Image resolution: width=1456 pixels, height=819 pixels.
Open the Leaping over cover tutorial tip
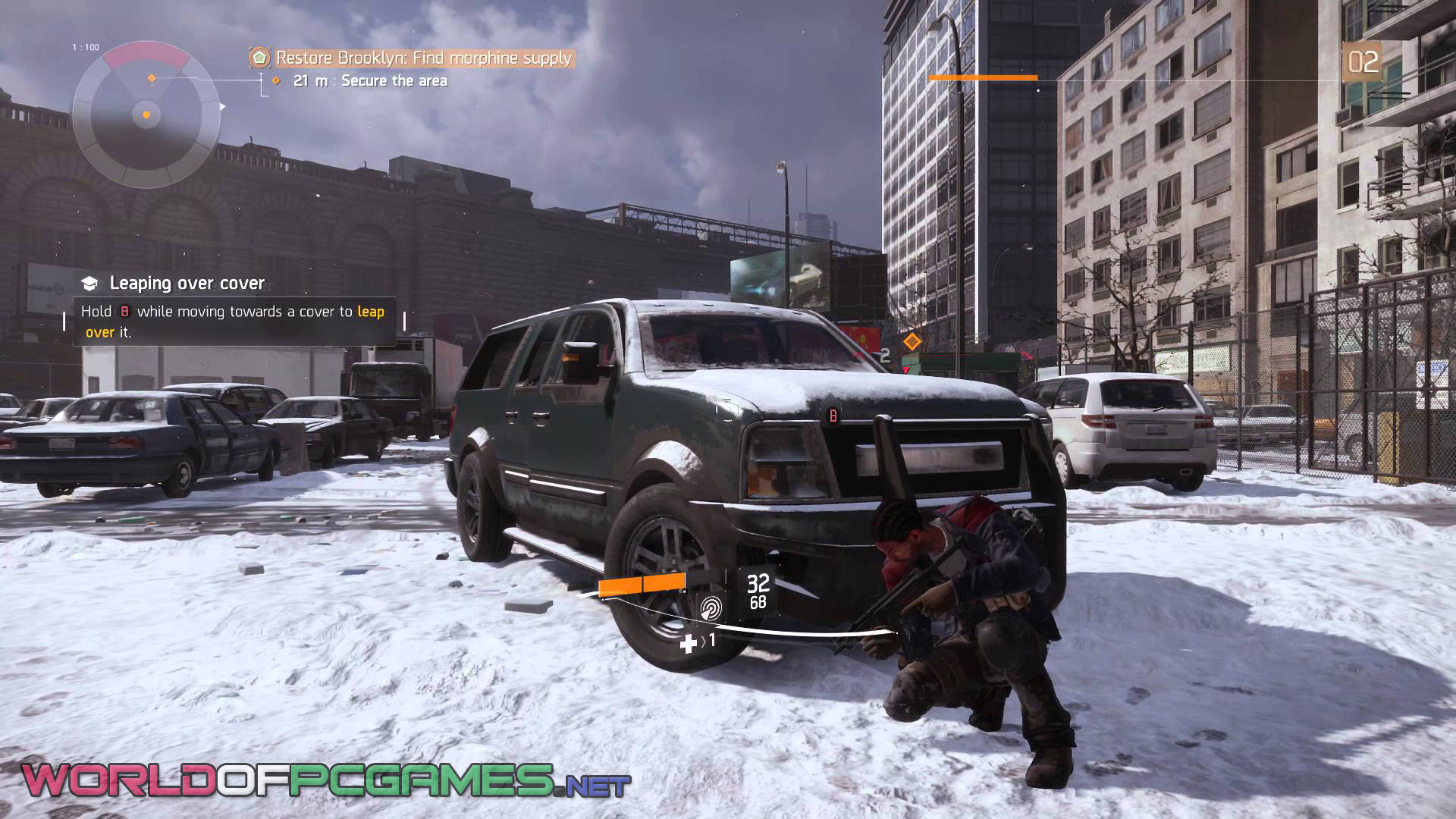(187, 283)
